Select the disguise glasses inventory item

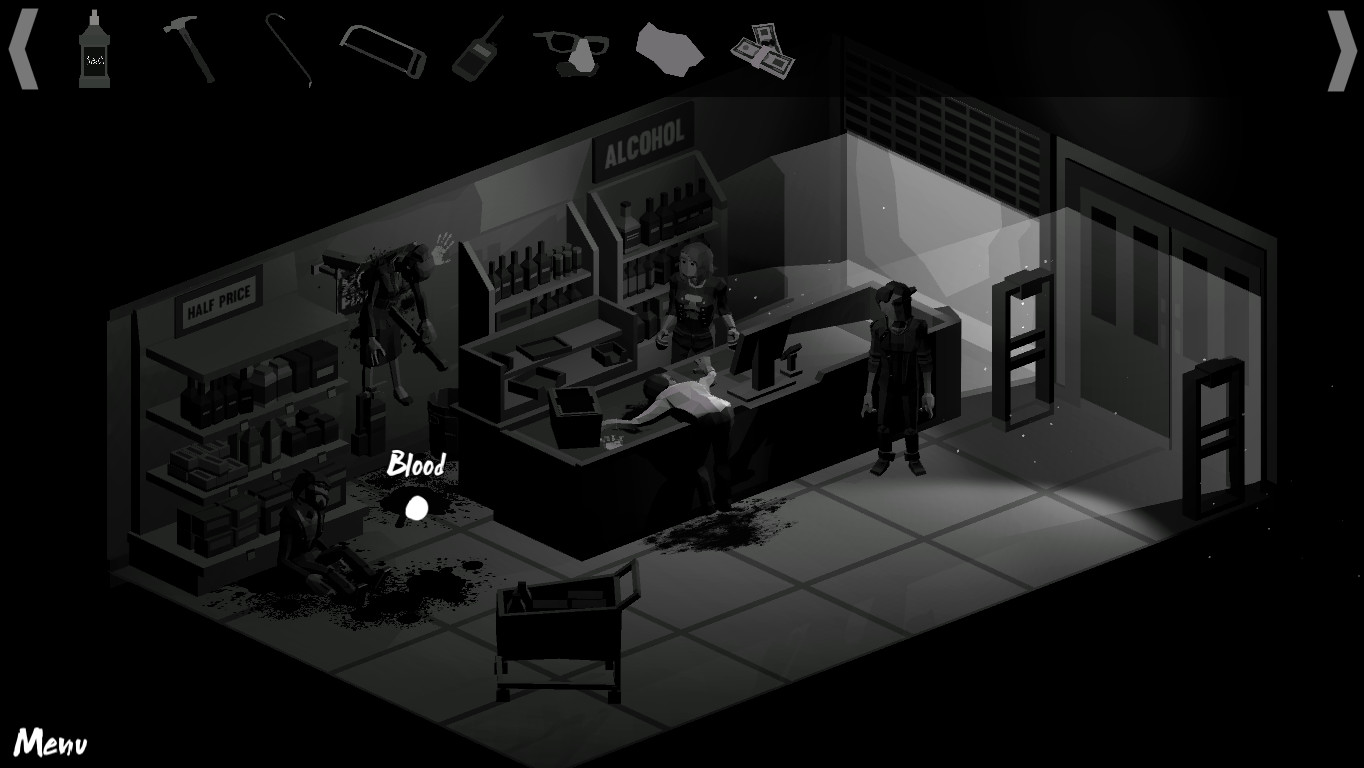[x=571, y=52]
